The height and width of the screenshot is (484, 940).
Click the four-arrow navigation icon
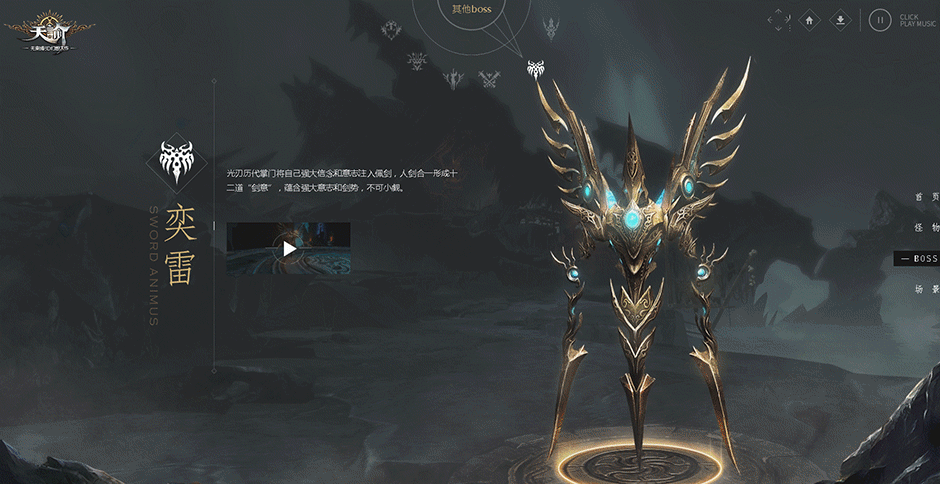point(779,19)
